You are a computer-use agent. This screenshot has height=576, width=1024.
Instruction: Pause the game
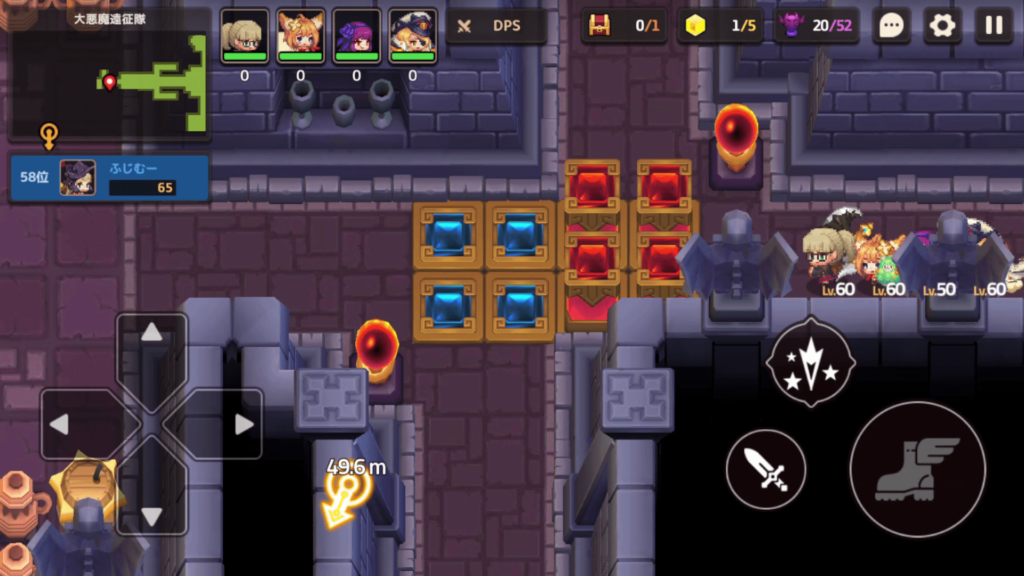993,26
